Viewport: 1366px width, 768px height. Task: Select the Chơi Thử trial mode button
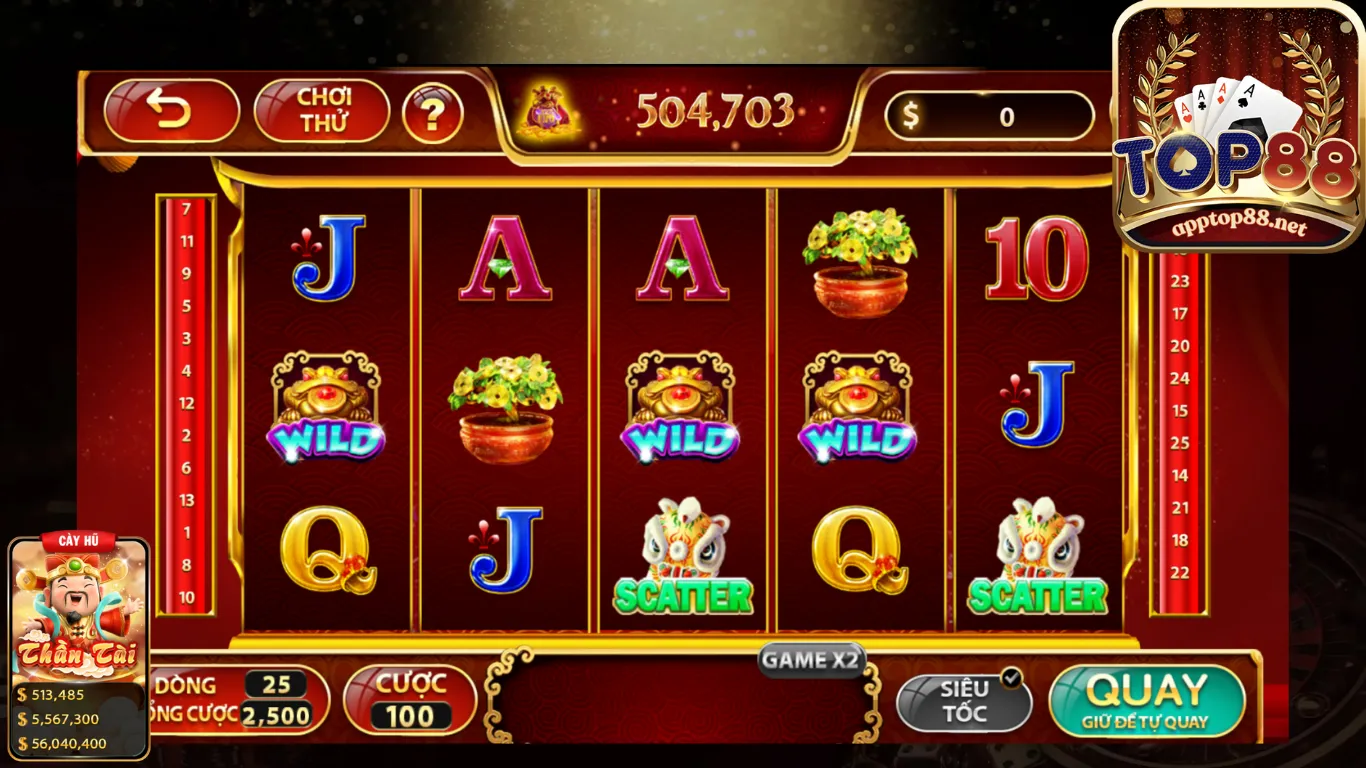pos(322,111)
